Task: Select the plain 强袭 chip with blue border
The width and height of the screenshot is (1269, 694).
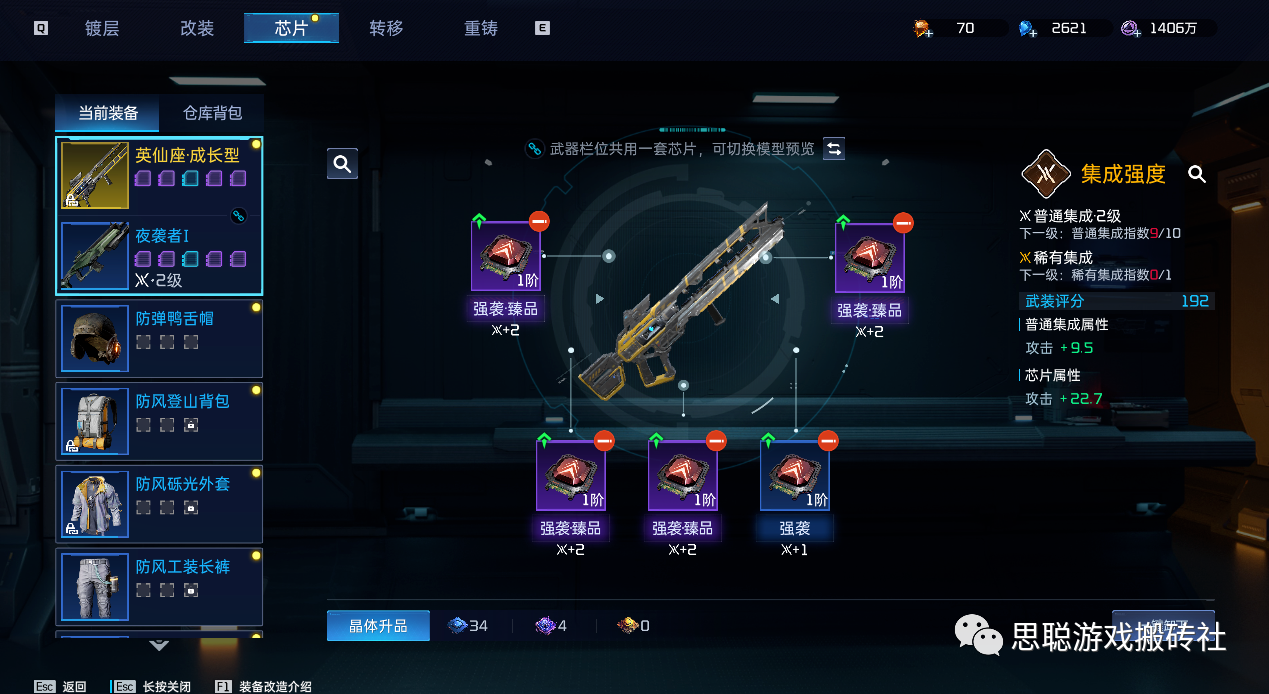Action: pos(795,475)
